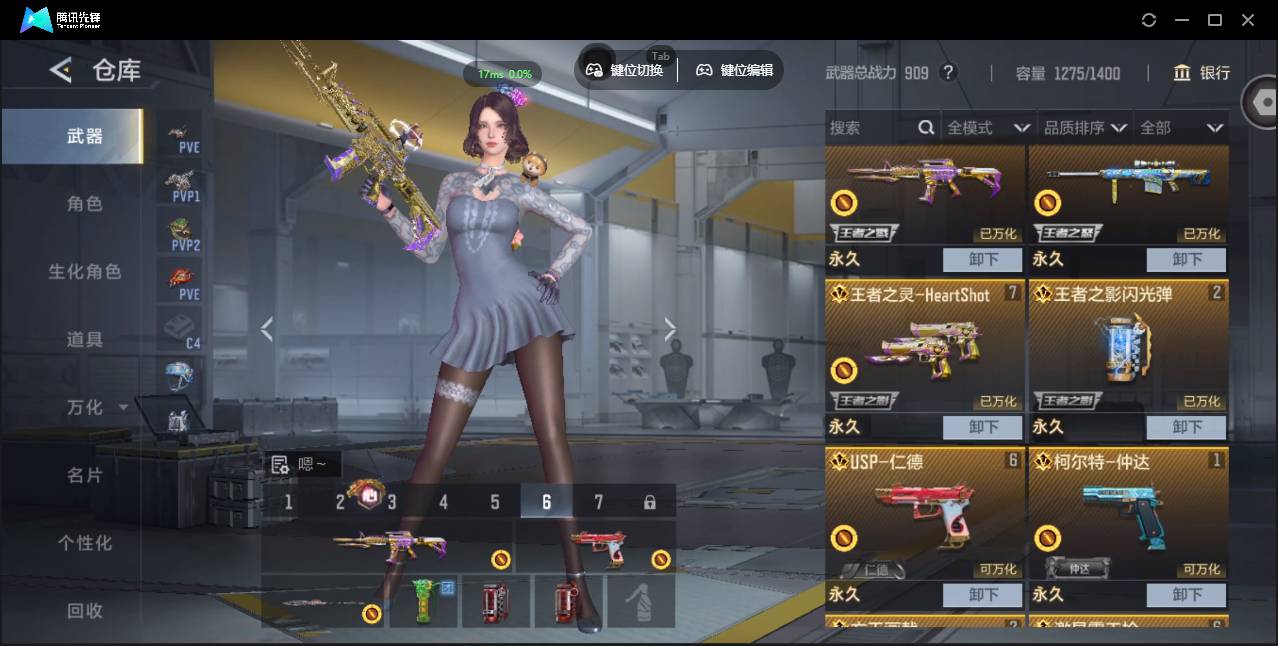
Task: Click the 搜索 weapon search field
Action: 870,128
